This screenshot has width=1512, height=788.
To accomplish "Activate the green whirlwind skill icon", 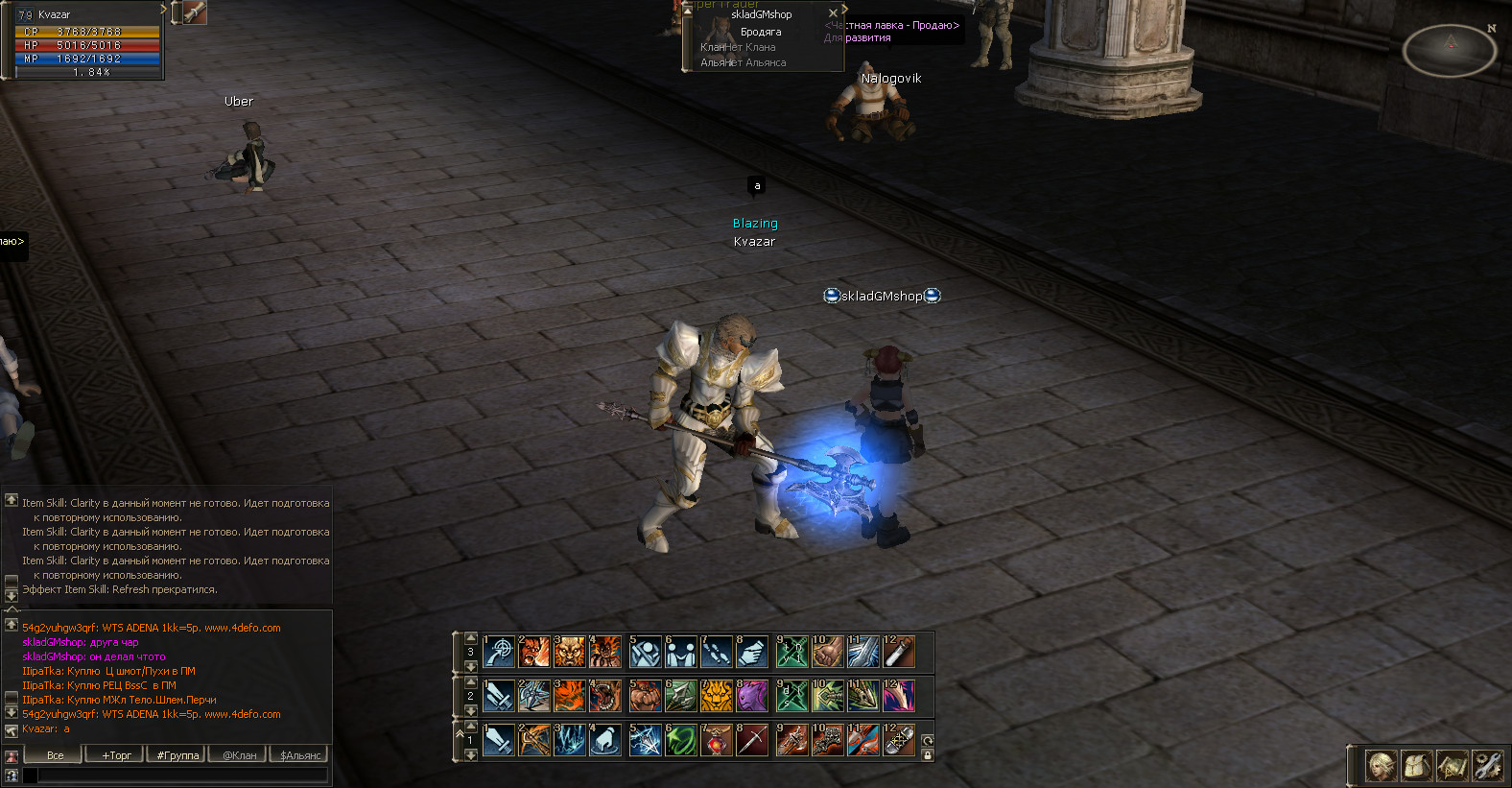I will click(x=680, y=741).
